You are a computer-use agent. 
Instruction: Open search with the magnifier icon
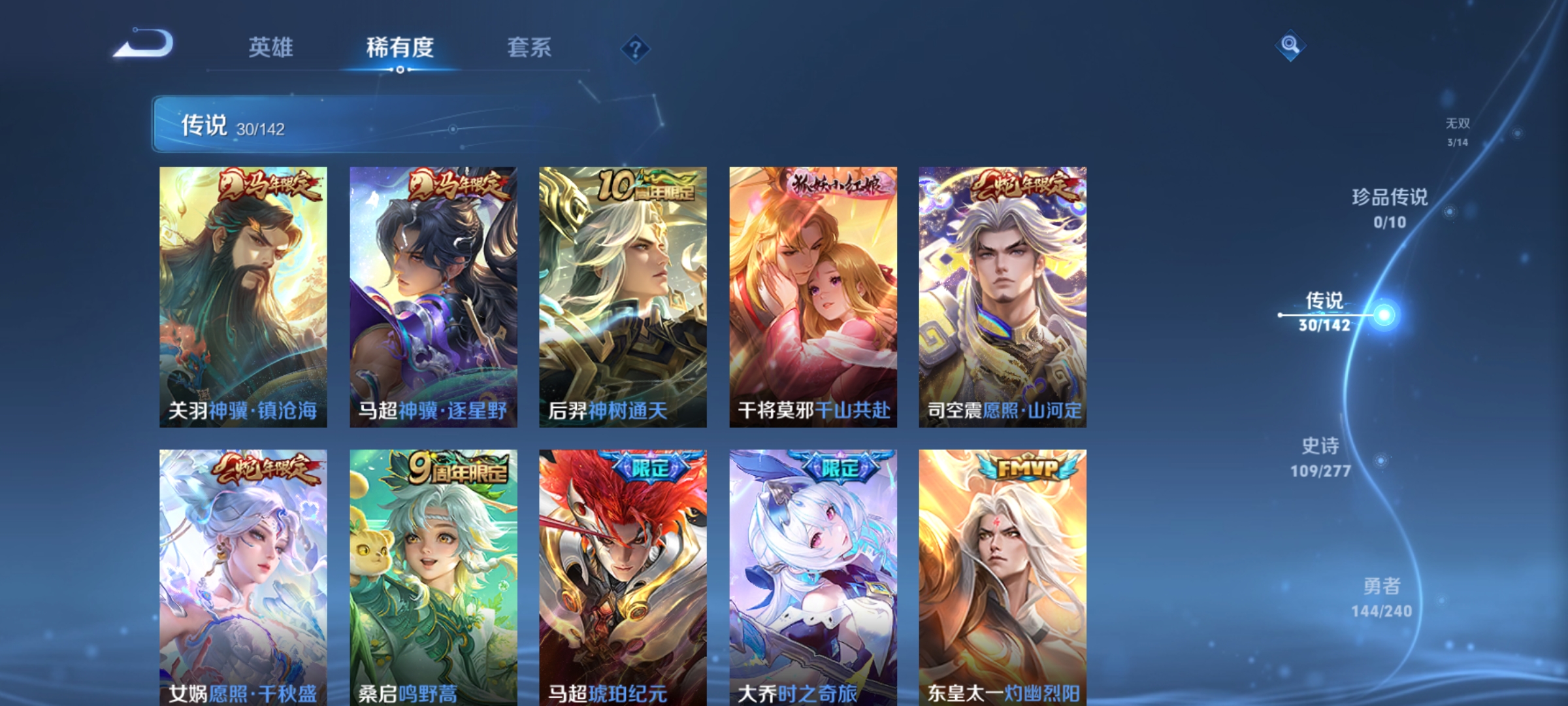coord(1289,46)
